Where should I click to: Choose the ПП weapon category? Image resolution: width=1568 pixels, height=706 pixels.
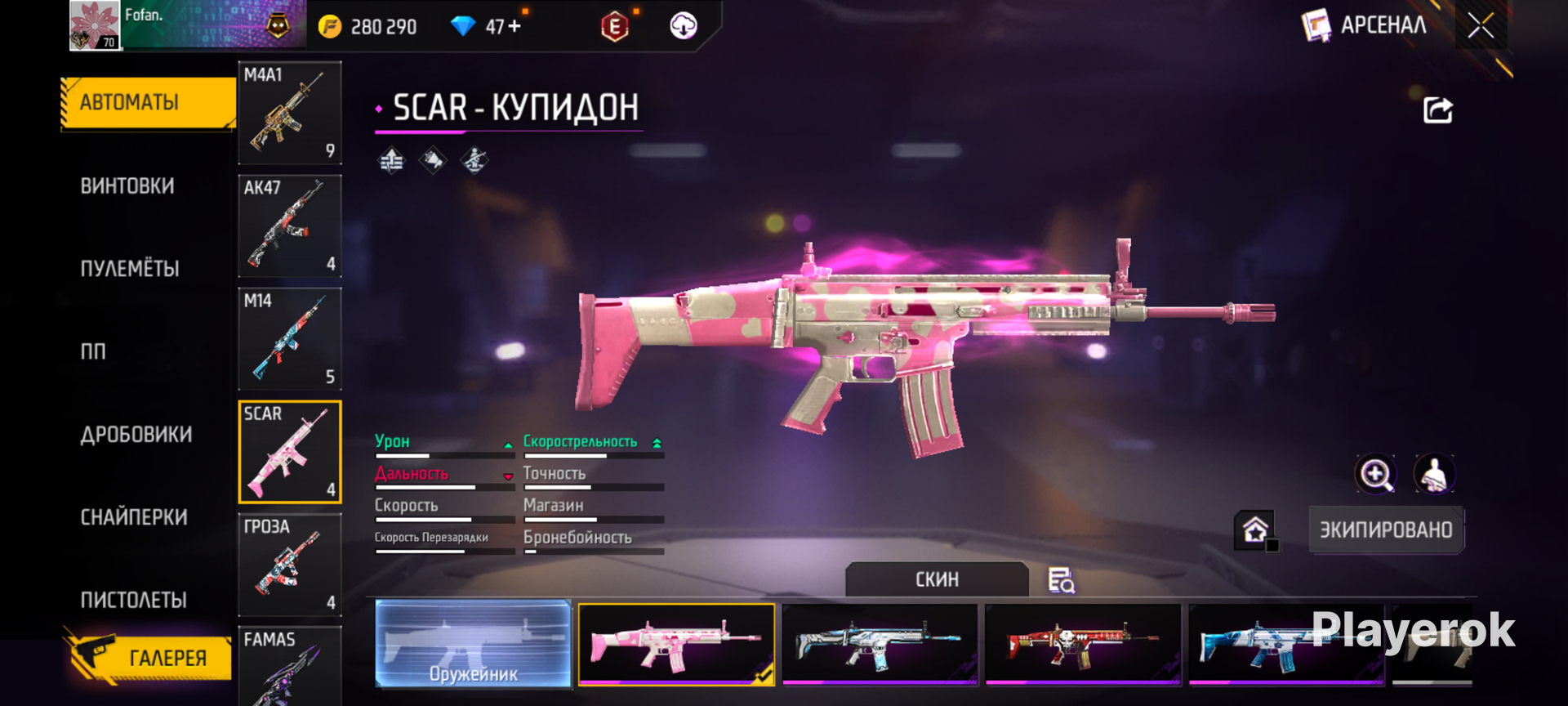coord(93,351)
